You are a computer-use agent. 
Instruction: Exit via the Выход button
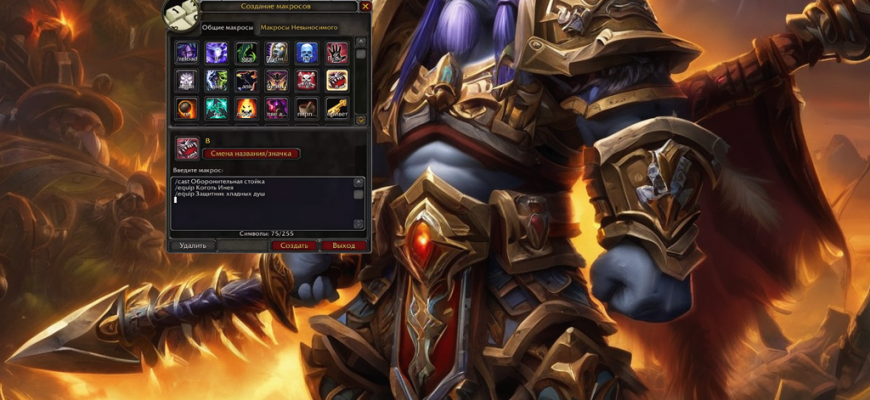(343, 245)
